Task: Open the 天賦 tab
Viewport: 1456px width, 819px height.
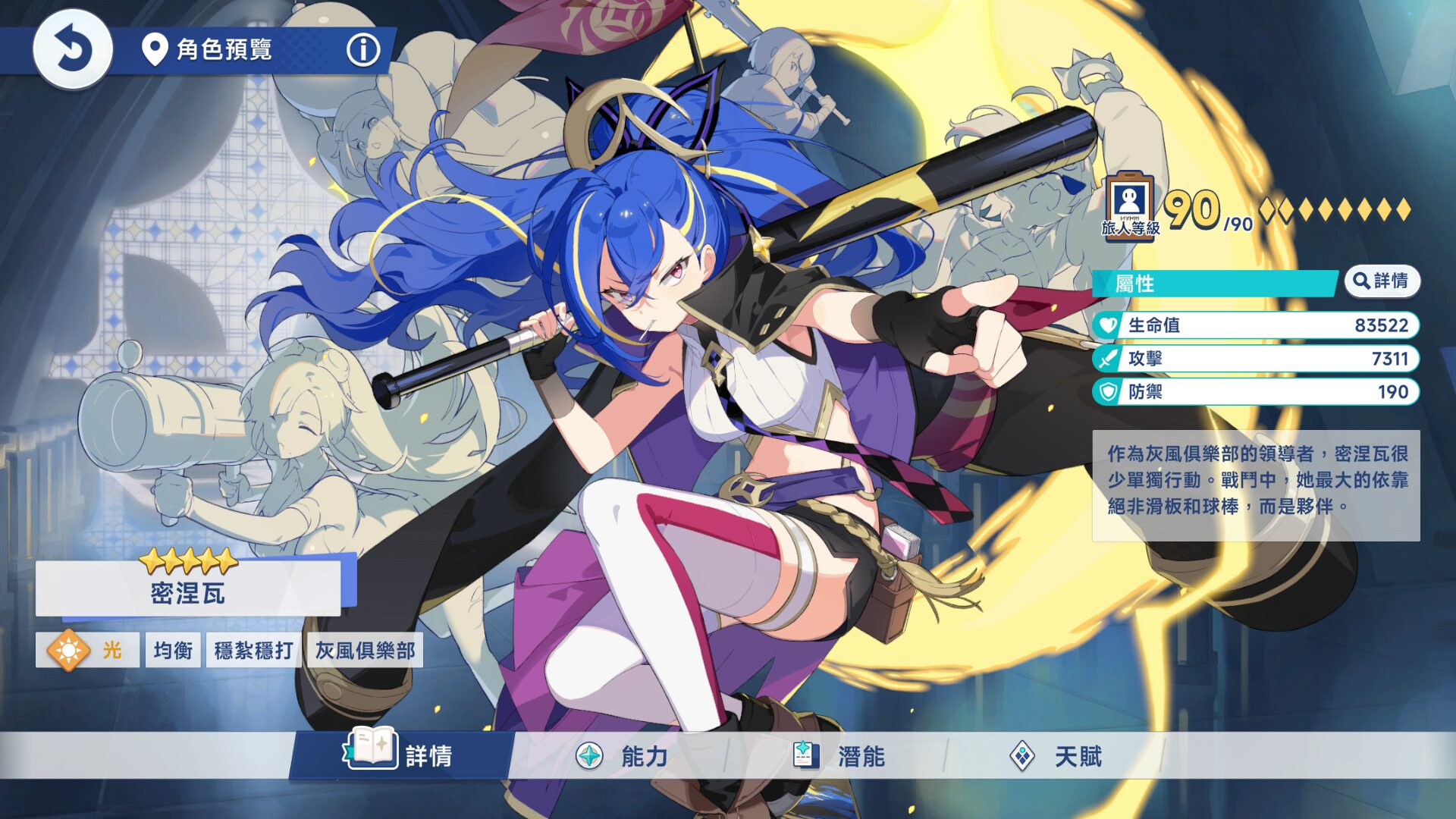Action: click(x=1056, y=756)
